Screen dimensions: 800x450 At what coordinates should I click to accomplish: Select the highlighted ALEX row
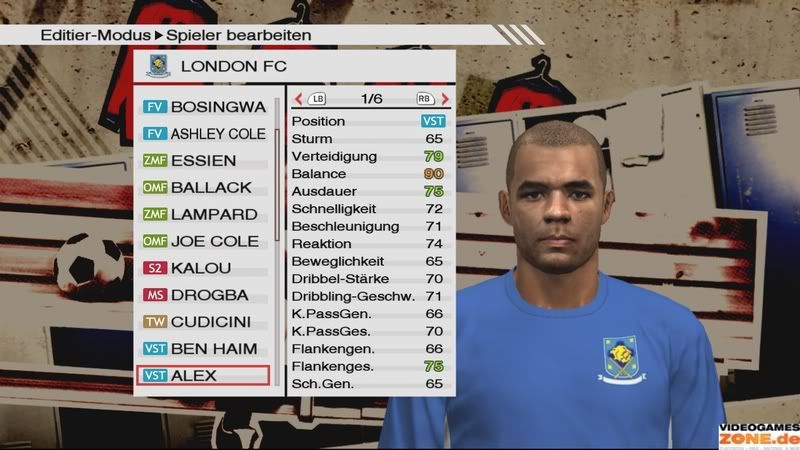pyautogui.click(x=203, y=376)
